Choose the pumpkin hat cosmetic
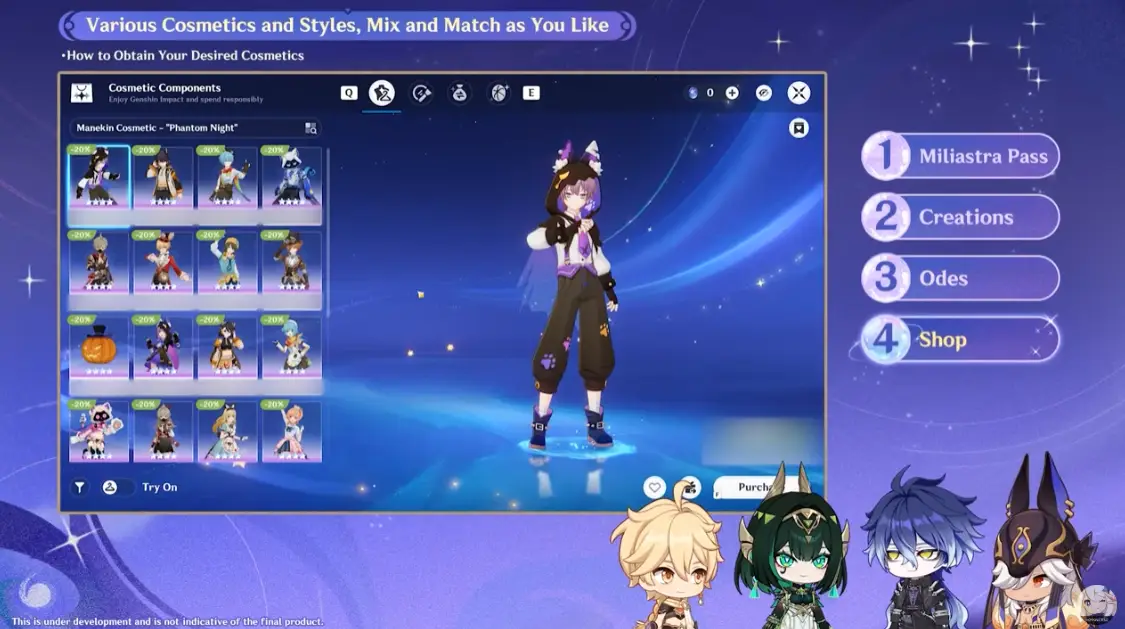1125x629 pixels. [99, 346]
